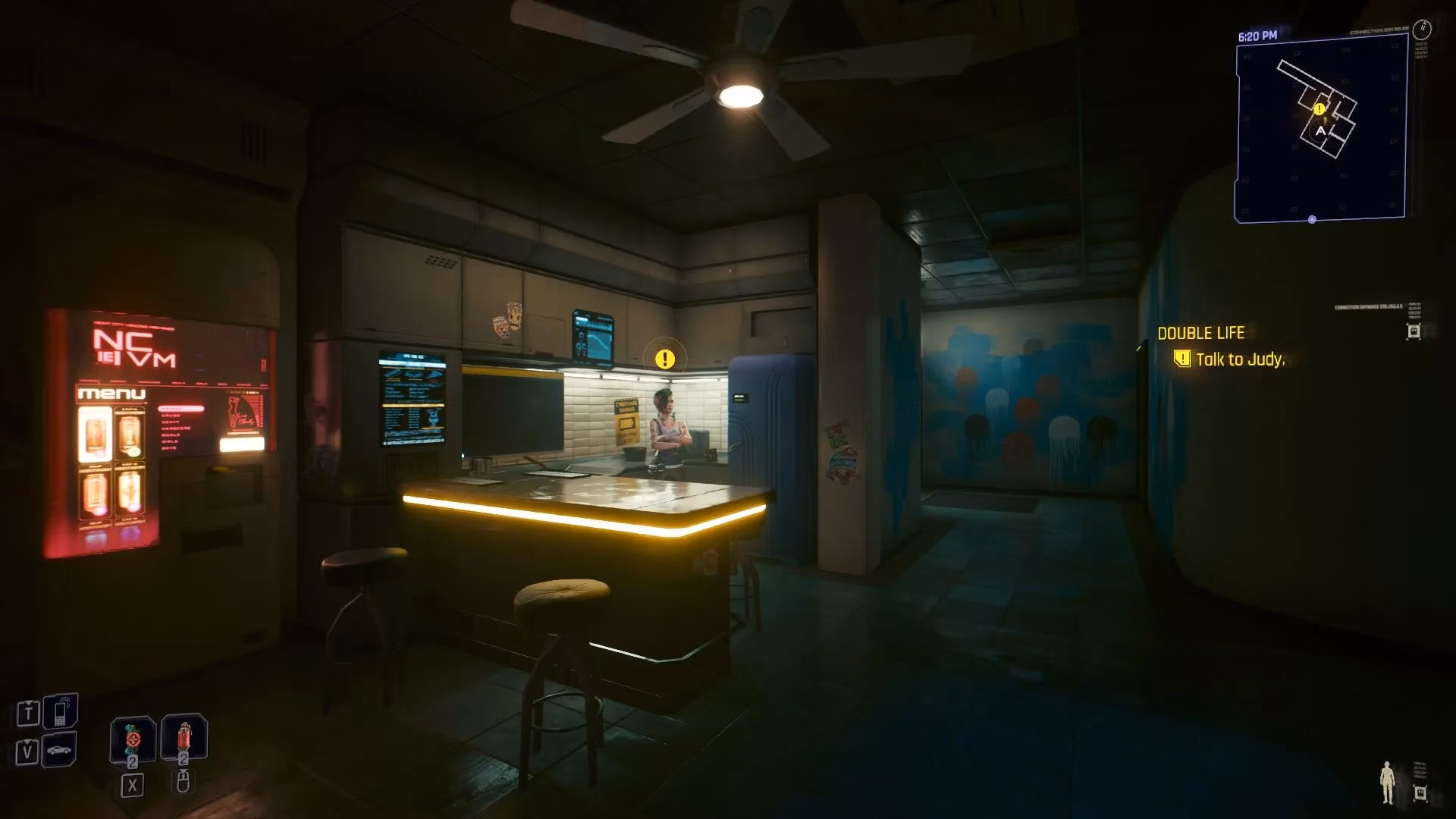This screenshot has height=819, width=1456.
Task: Click the vehicle call car icon
Action: click(x=58, y=752)
